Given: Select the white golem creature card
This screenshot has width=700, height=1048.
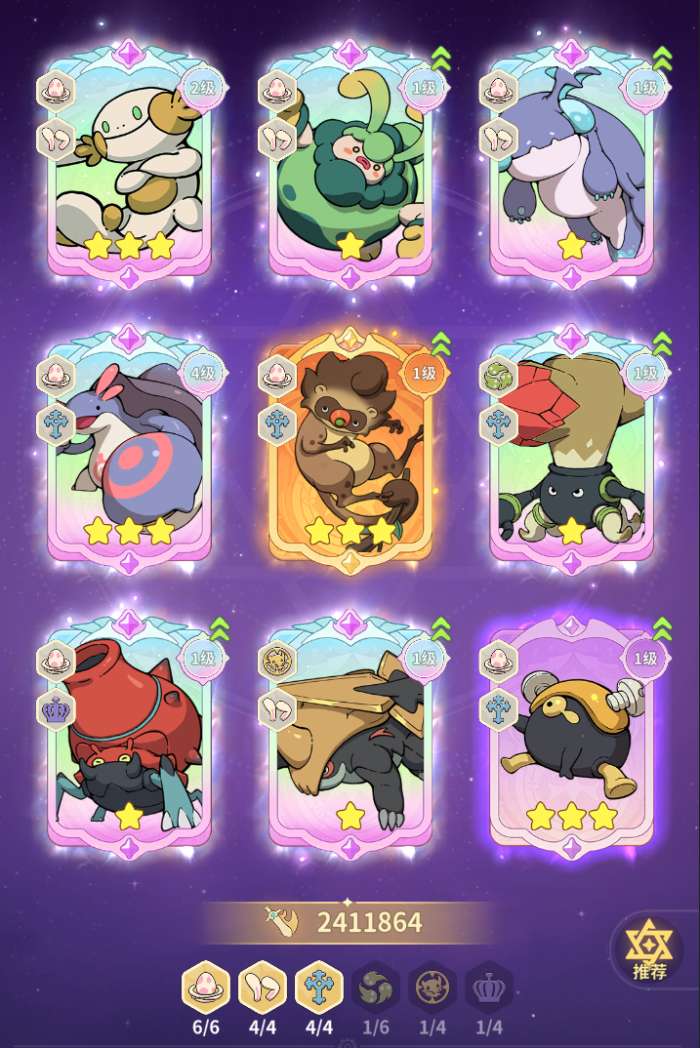Looking at the screenshot, I should (129, 165).
